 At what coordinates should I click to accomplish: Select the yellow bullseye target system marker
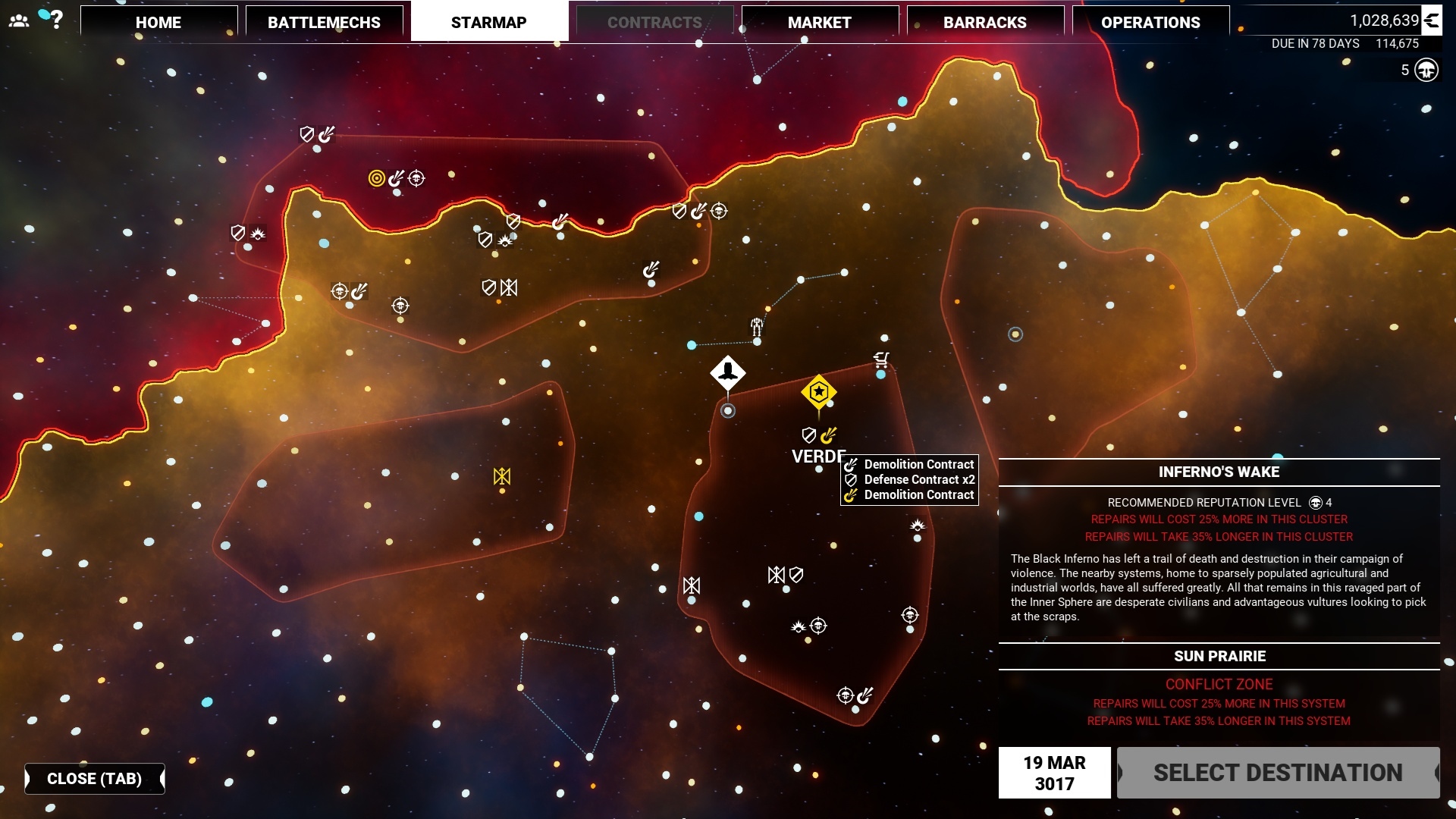pos(376,178)
